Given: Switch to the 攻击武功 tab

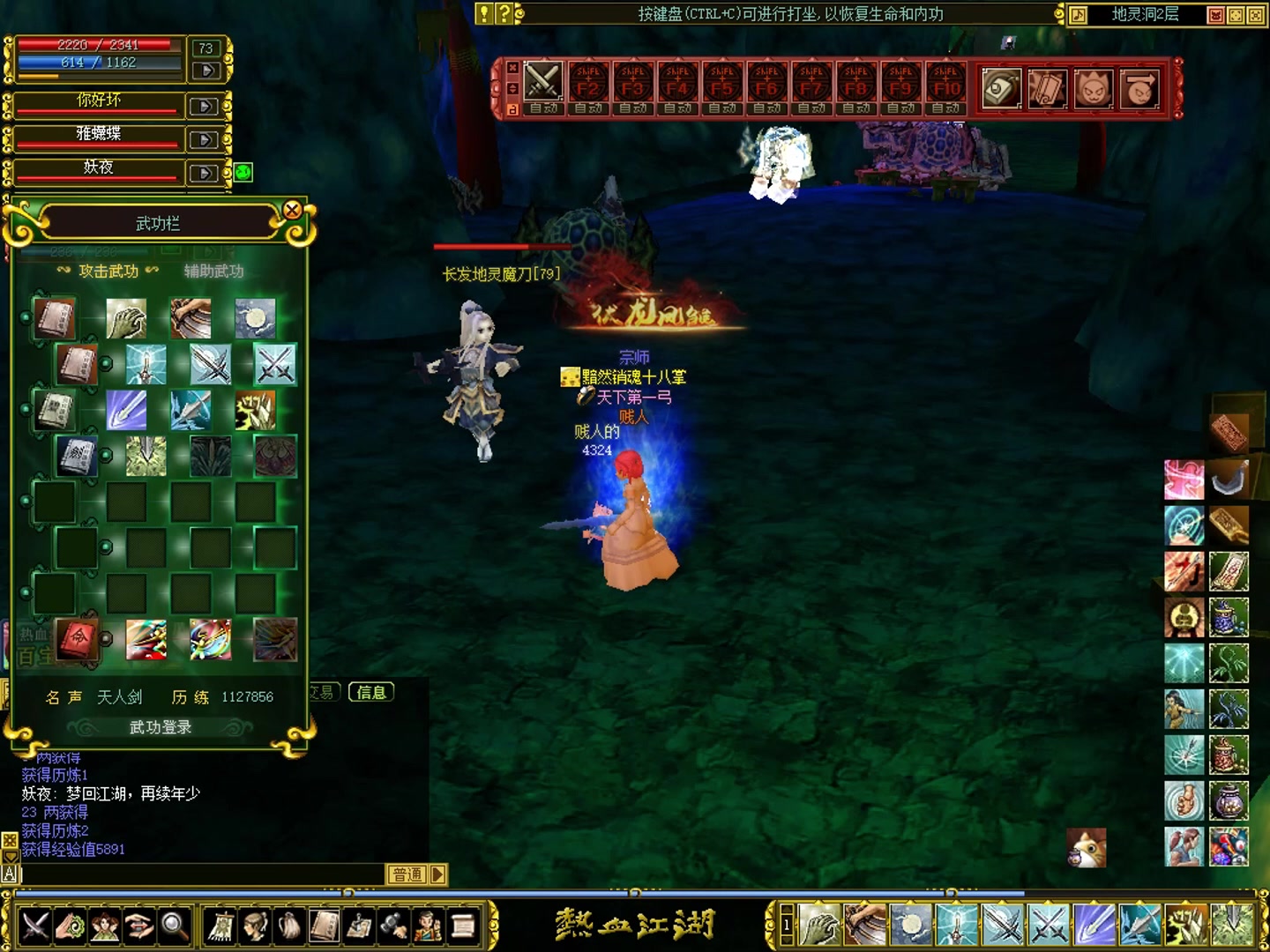Looking at the screenshot, I should [x=108, y=271].
